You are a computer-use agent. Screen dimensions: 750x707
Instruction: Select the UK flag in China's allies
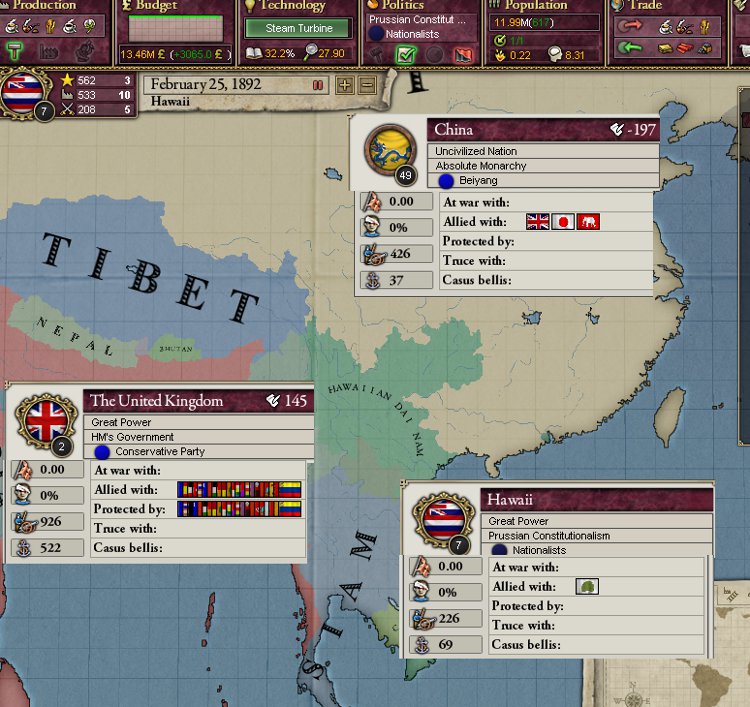pos(538,221)
